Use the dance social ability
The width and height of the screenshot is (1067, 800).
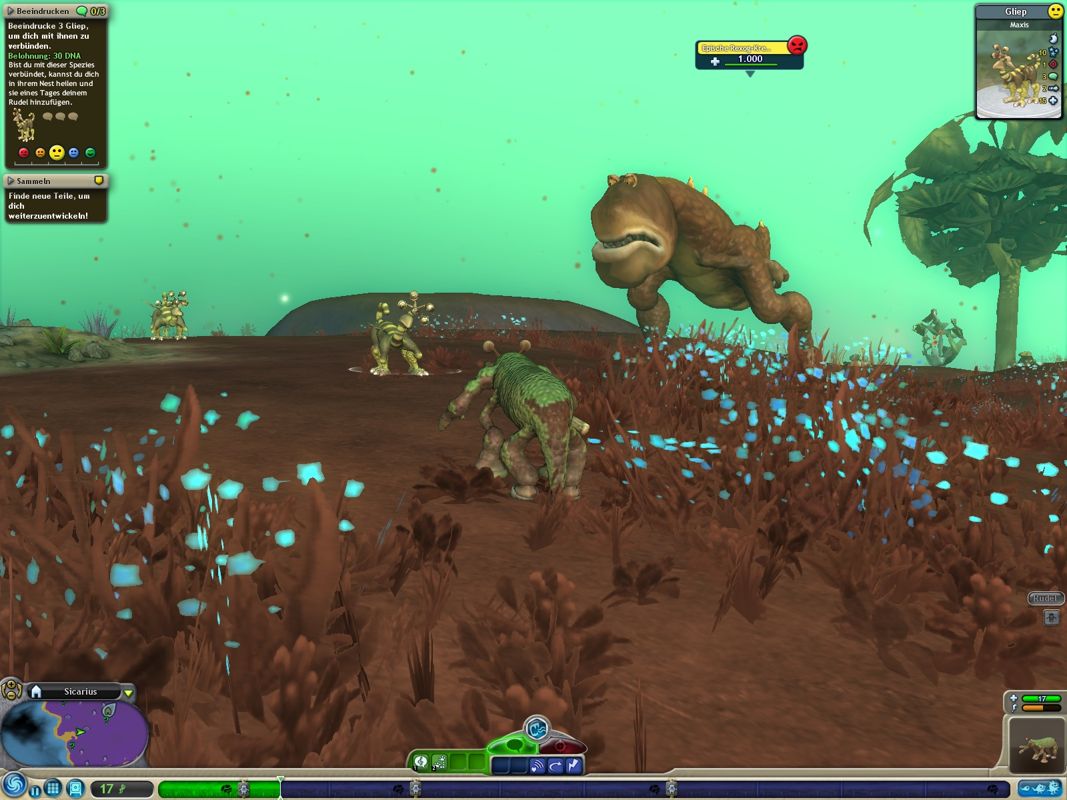tap(440, 763)
